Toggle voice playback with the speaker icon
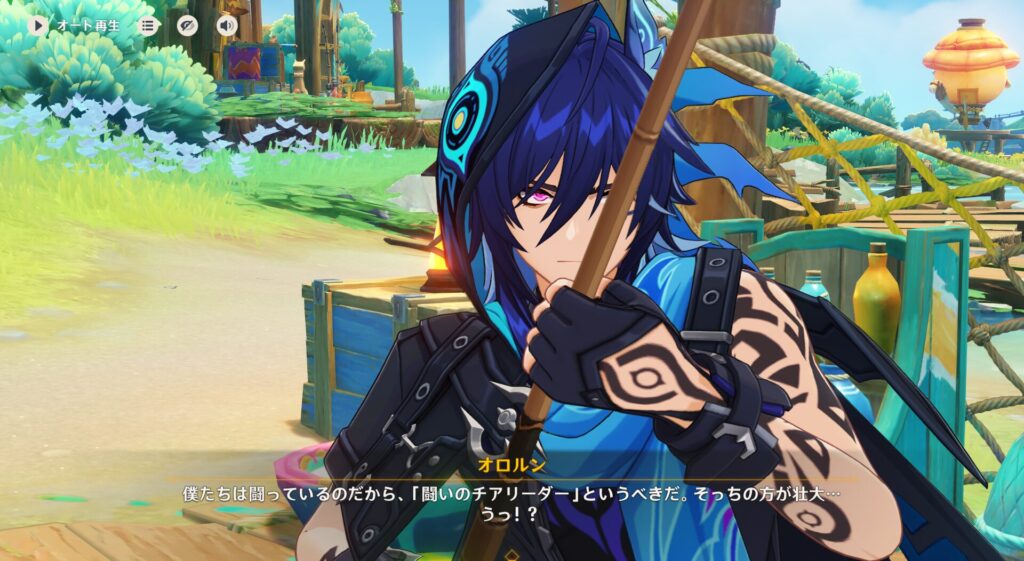This screenshot has height=561, width=1024. (227, 25)
